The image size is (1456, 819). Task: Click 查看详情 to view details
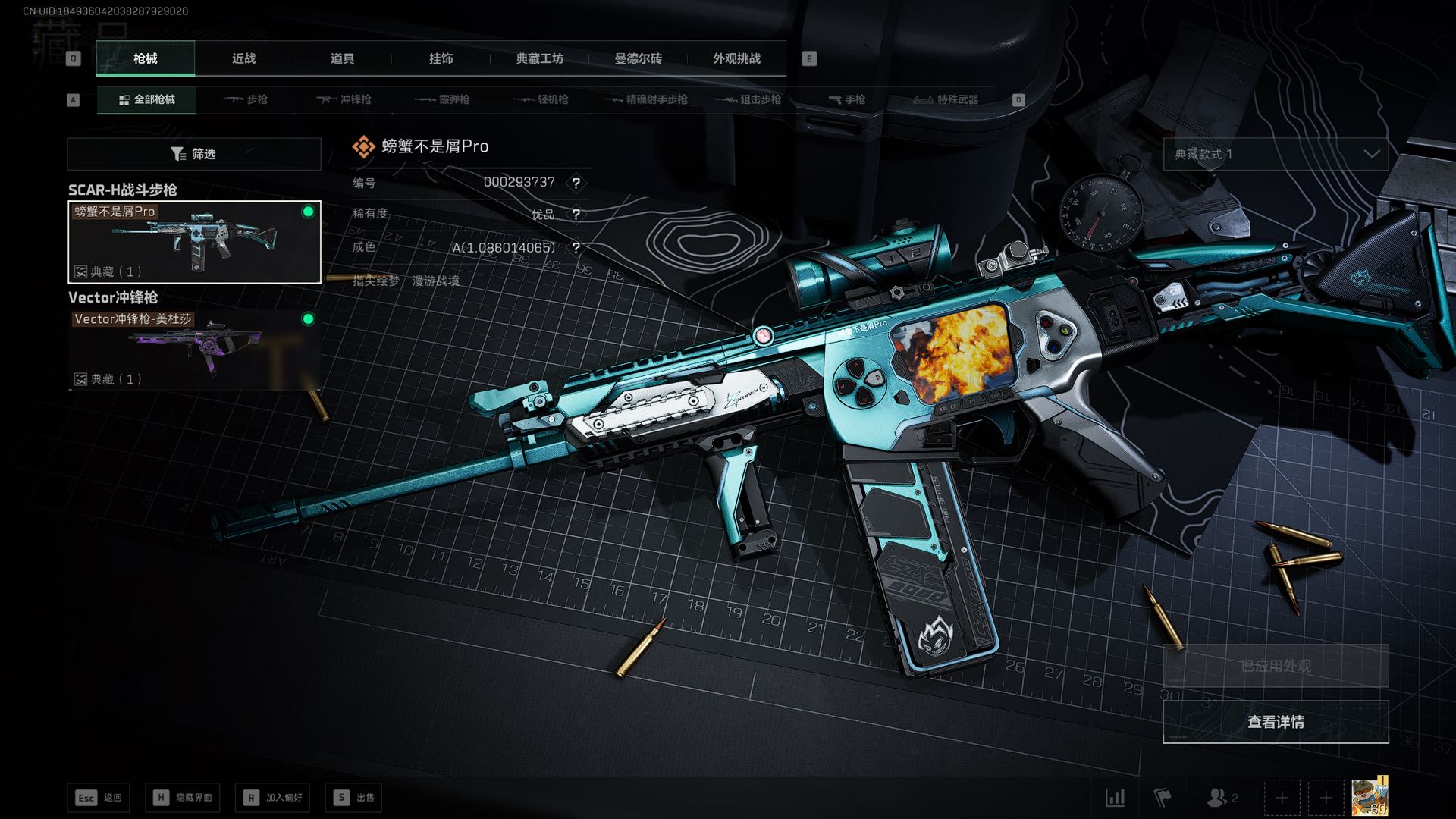click(1276, 722)
